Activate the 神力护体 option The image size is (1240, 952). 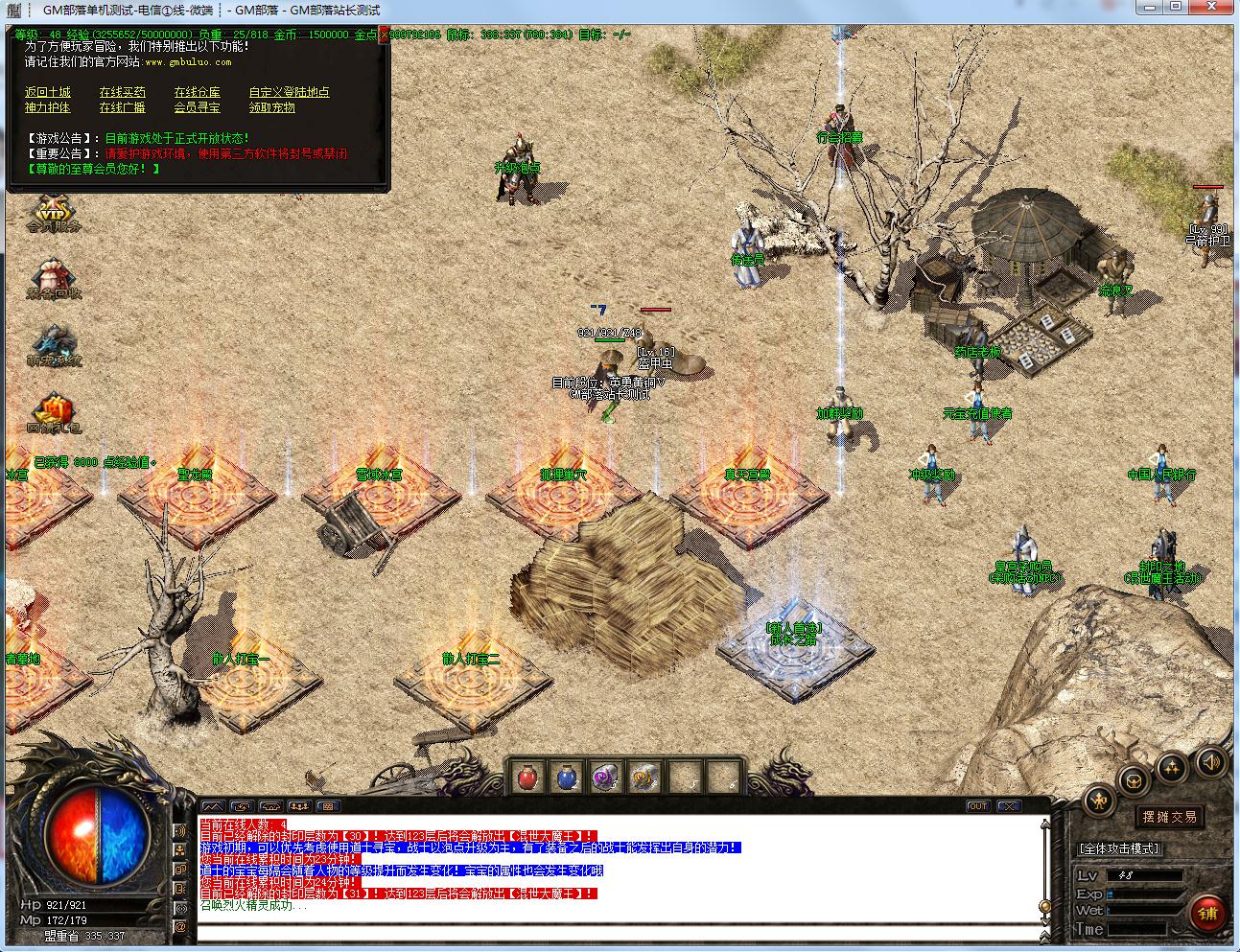(x=48, y=107)
